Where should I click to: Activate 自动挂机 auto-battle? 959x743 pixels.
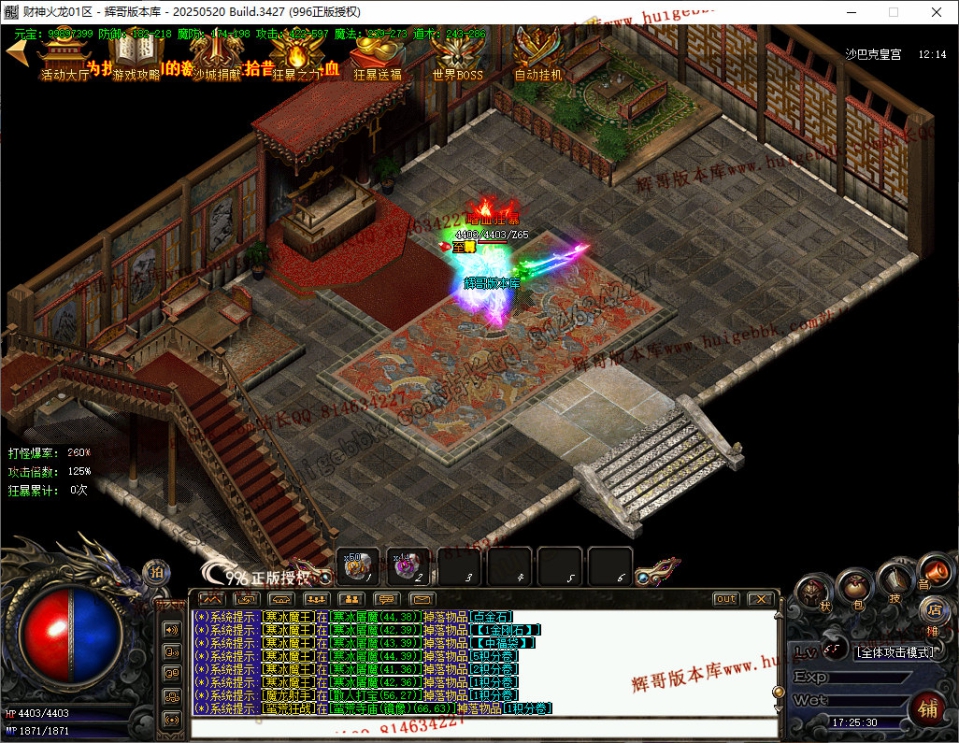538,54
